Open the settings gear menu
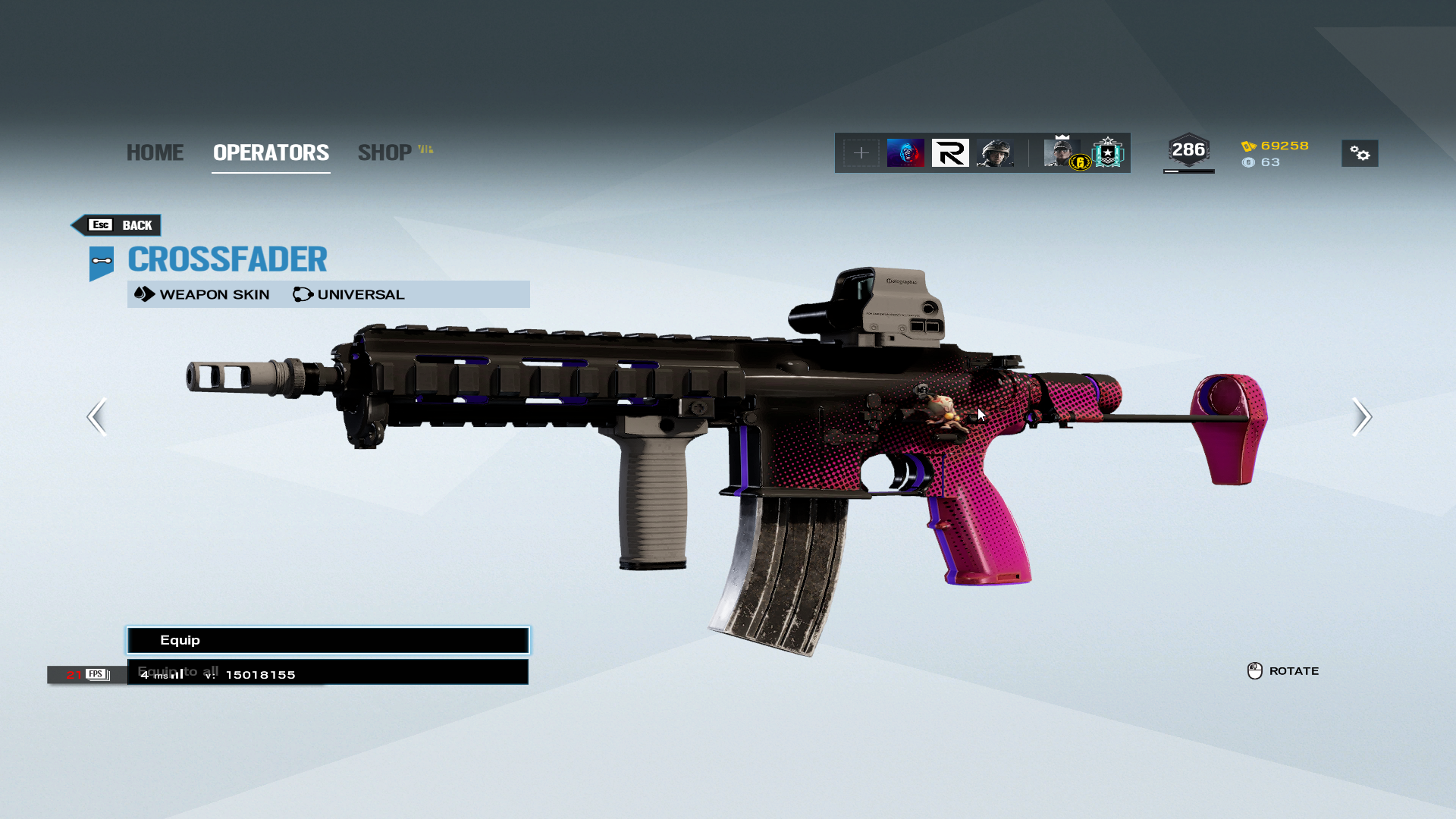 [1359, 153]
